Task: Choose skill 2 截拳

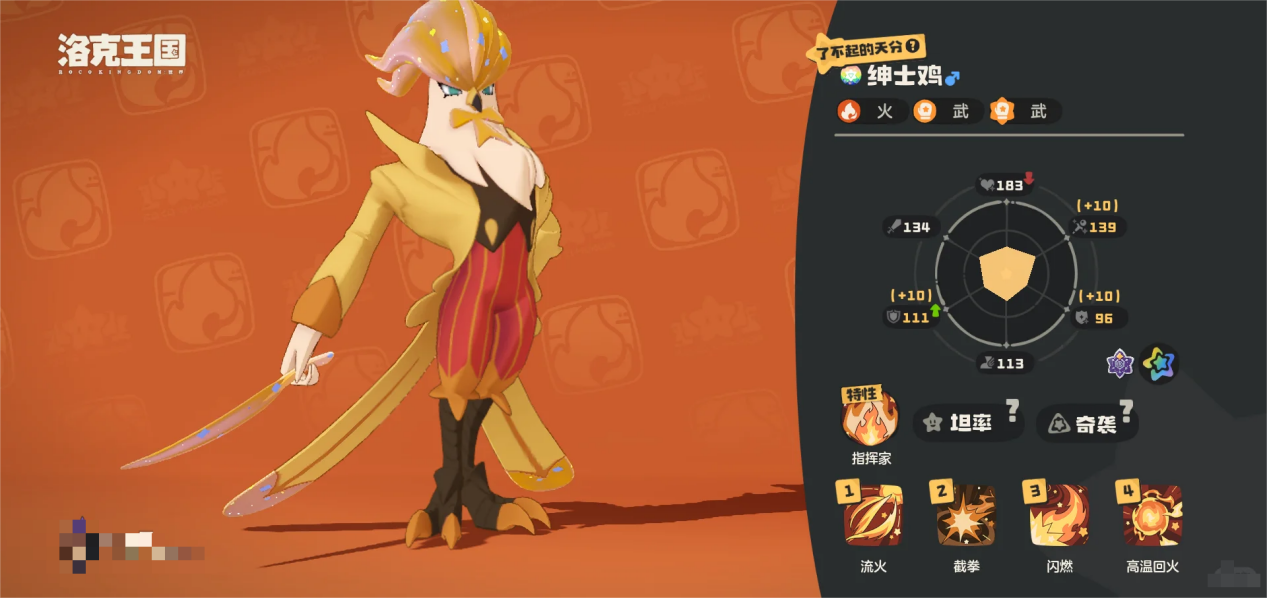Action: tap(965, 517)
